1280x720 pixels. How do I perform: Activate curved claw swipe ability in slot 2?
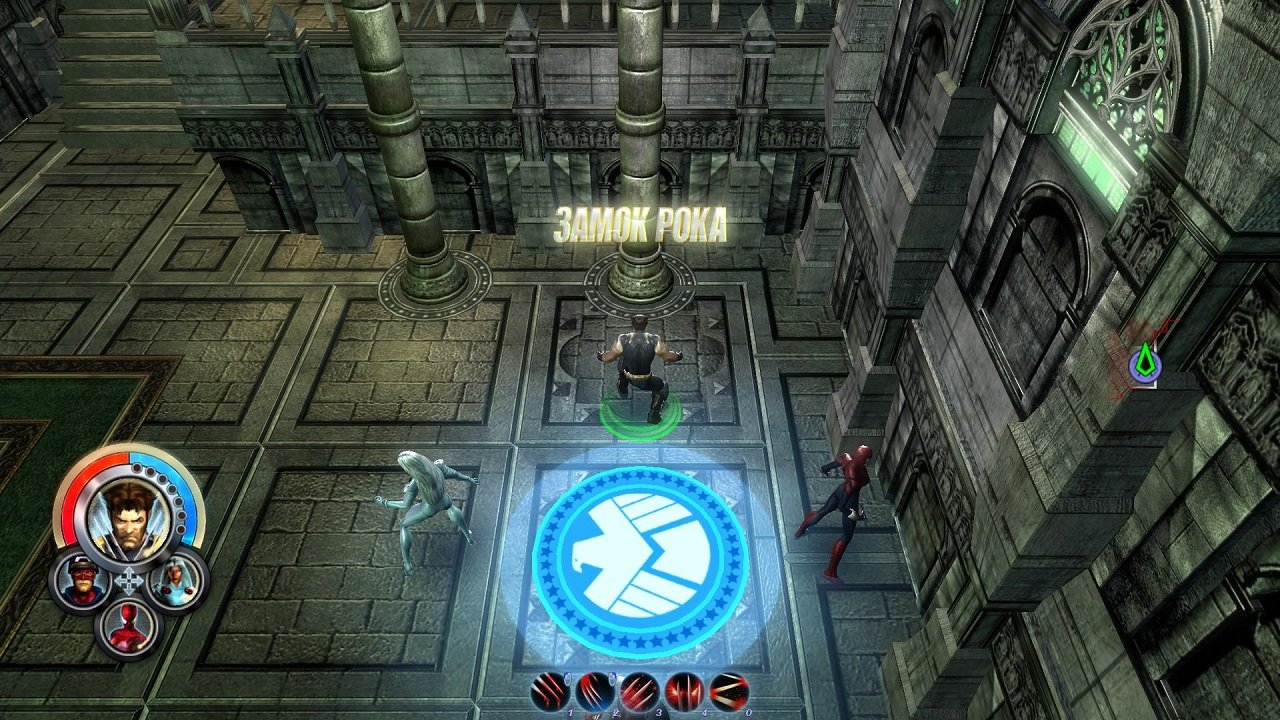click(x=594, y=691)
